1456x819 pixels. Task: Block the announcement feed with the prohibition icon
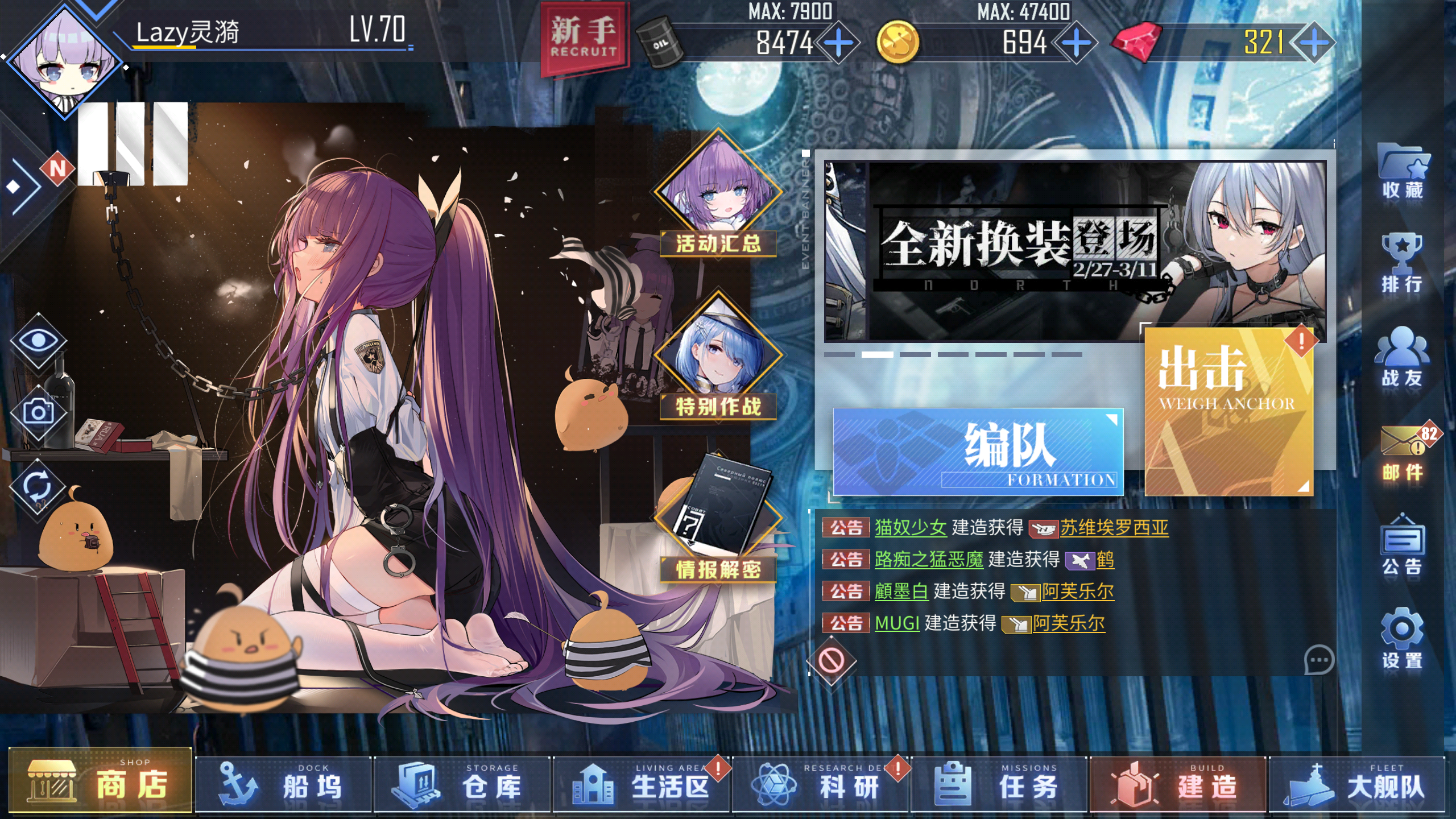pos(832,660)
